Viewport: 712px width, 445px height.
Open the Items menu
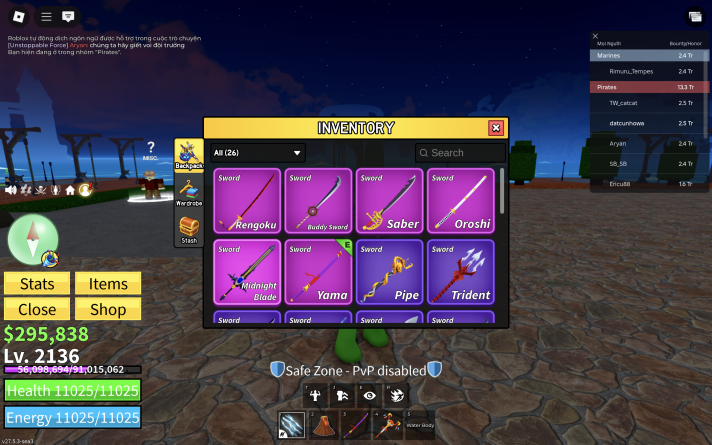(108, 284)
